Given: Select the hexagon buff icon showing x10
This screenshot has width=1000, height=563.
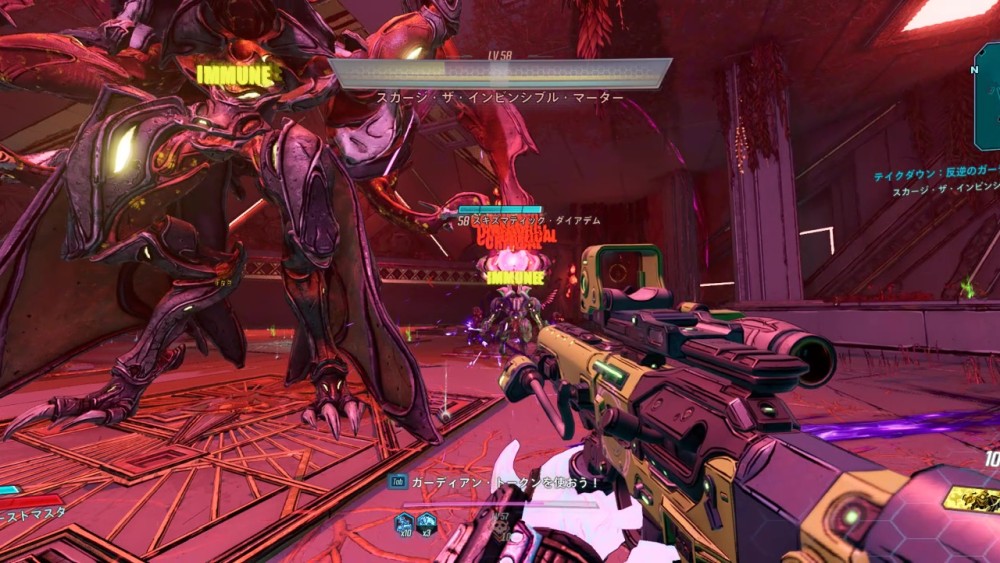Looking at the screenshot, I should point(404,521).
